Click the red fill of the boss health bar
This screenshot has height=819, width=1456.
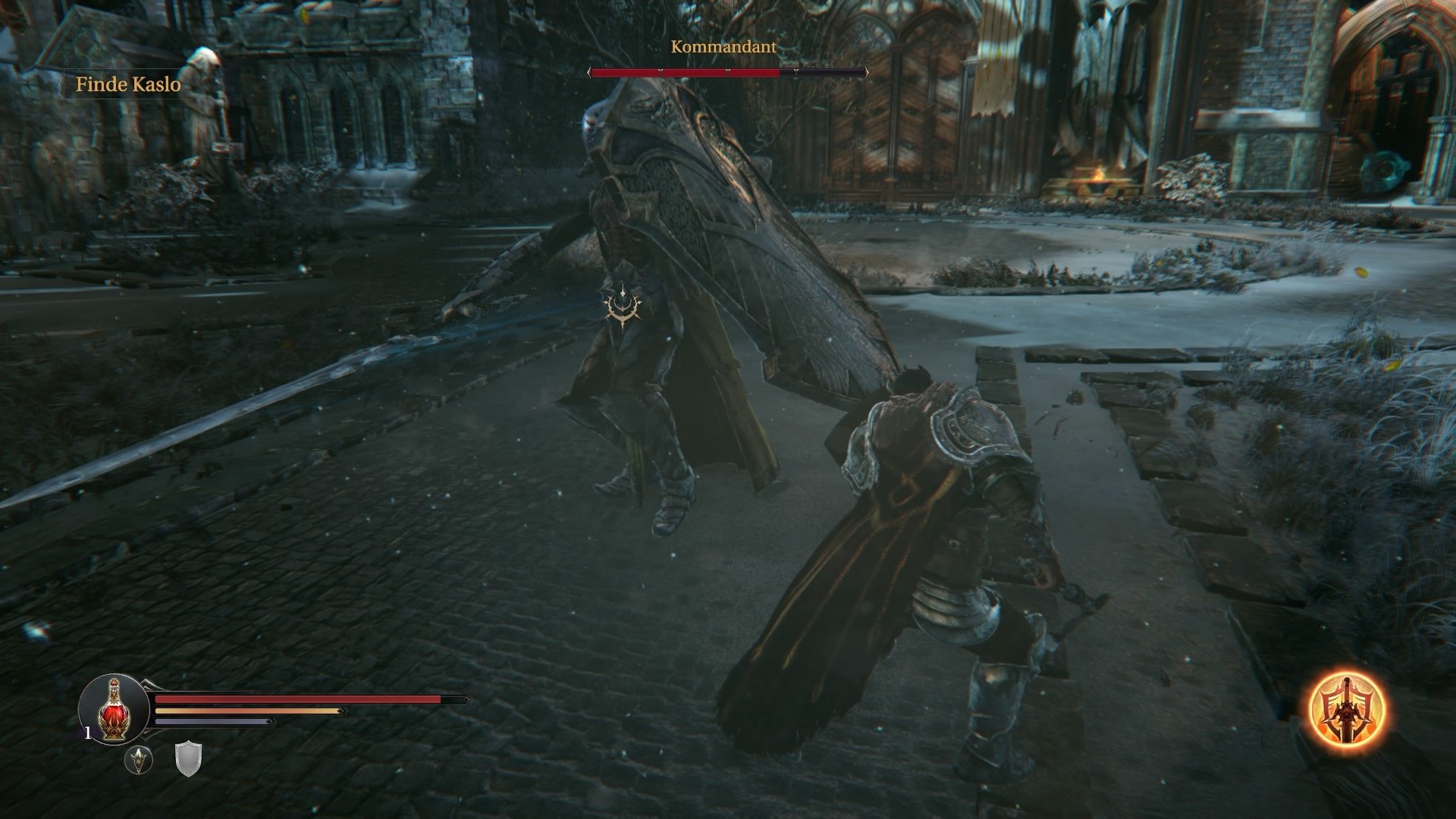click(x=686, y=72)
